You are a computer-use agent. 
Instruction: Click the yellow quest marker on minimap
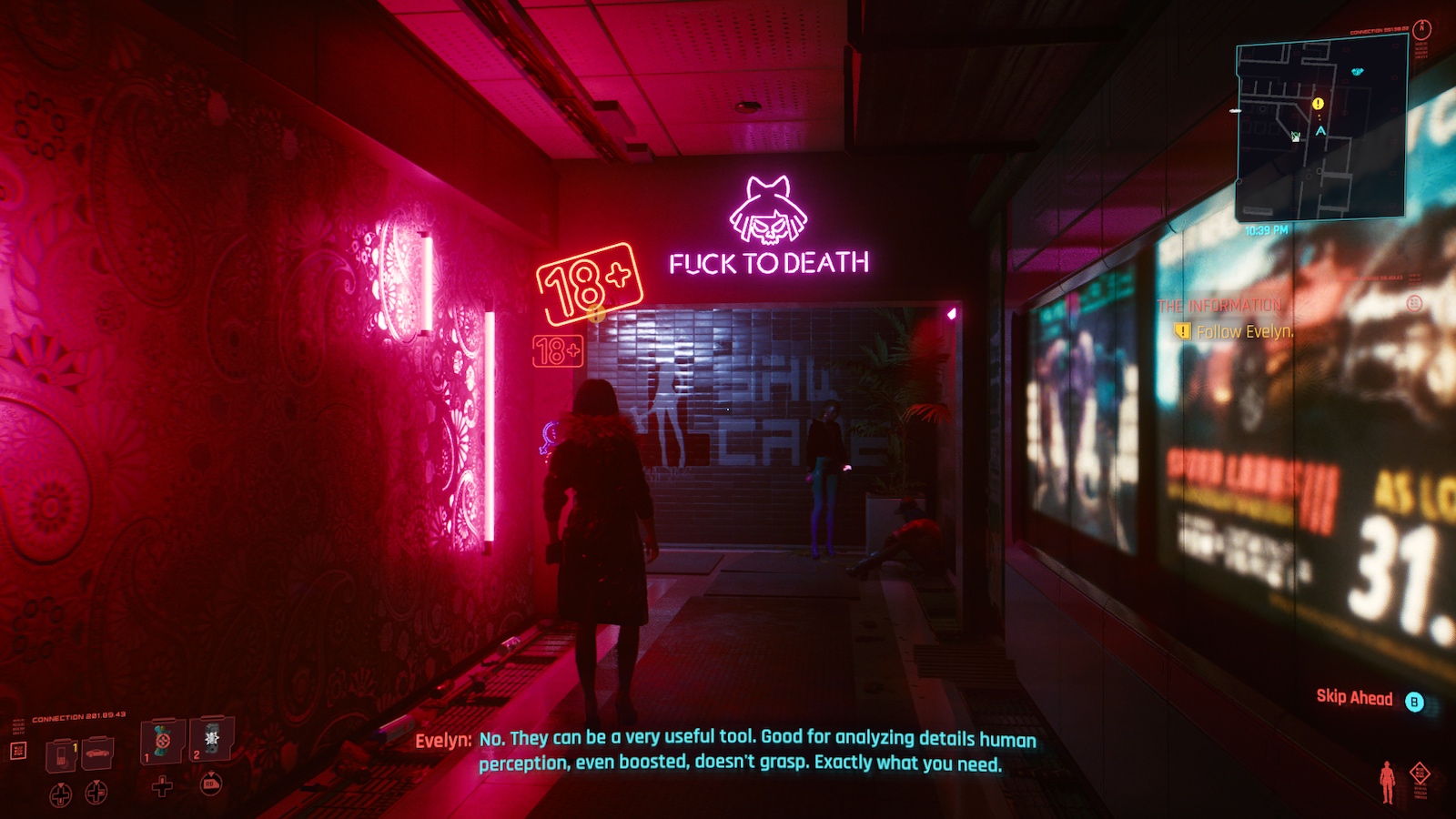(1318, 104)
